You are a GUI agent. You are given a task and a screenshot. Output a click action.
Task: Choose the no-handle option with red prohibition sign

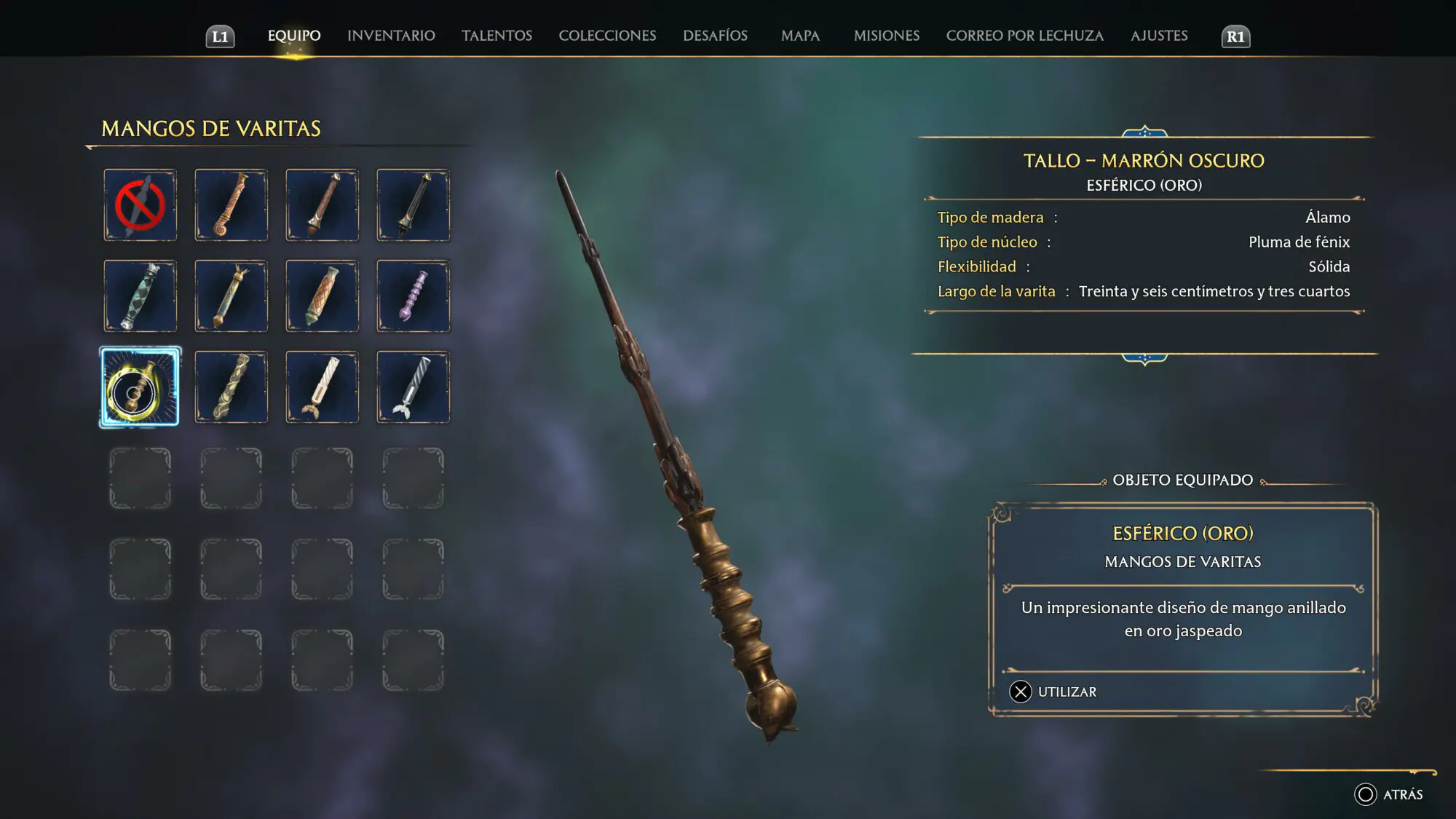point(140,205)
